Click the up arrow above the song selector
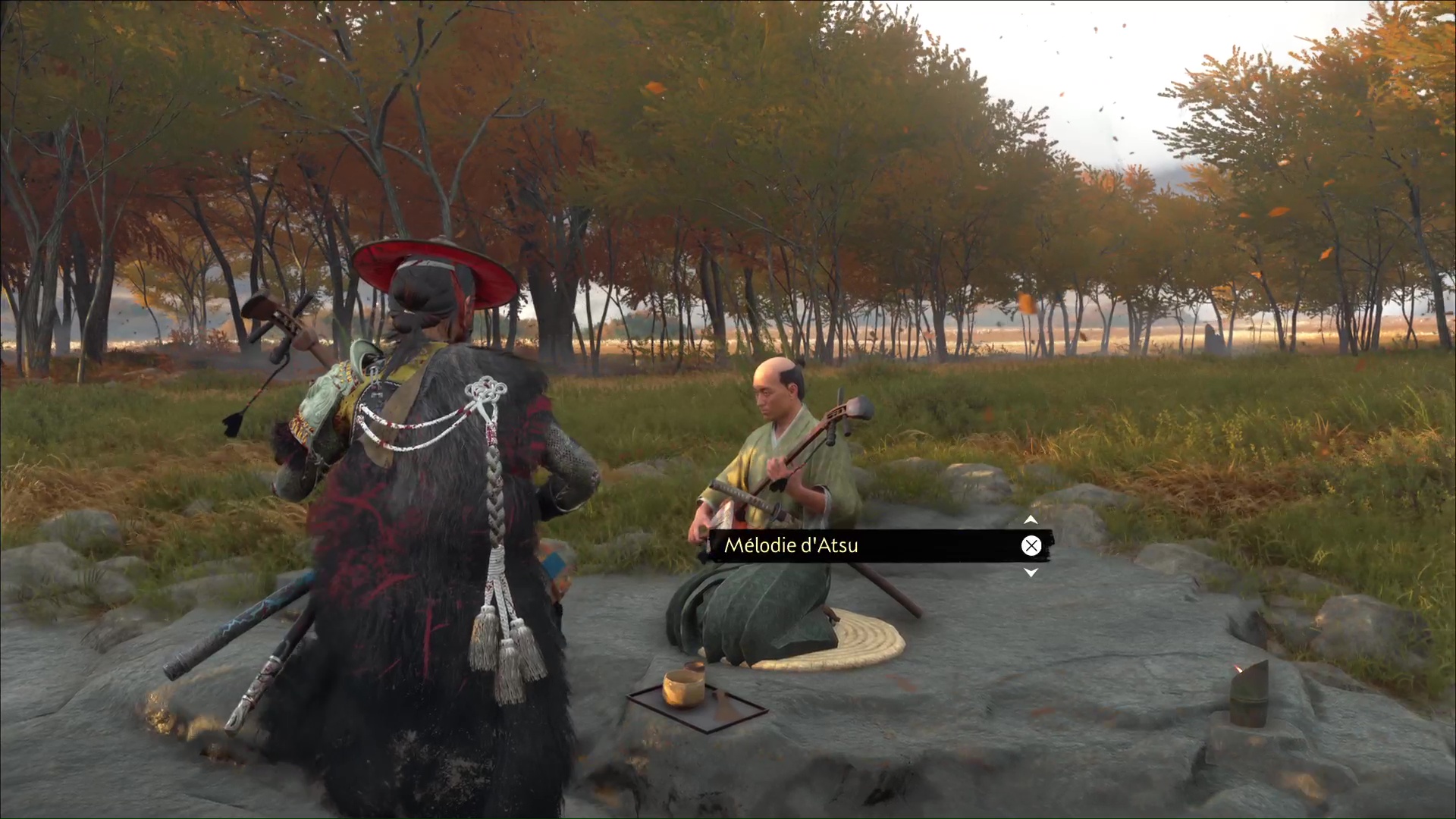The image size is (1456, 819). tap(1031, 520)
